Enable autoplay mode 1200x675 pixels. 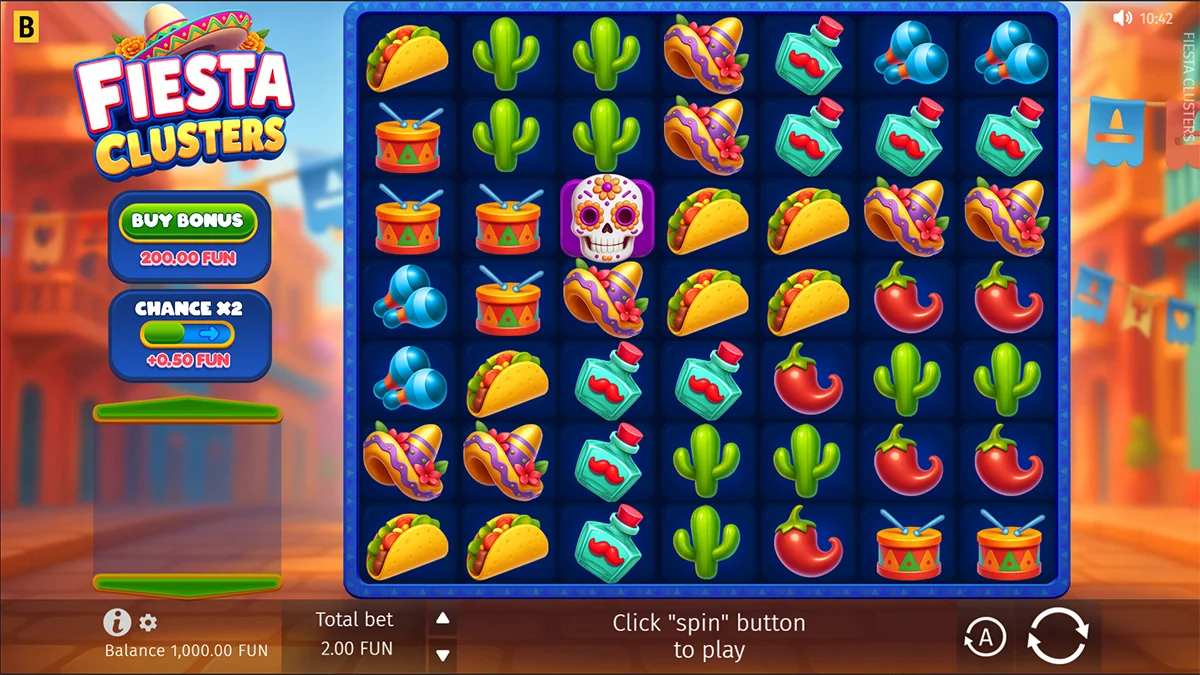[985, 637]
